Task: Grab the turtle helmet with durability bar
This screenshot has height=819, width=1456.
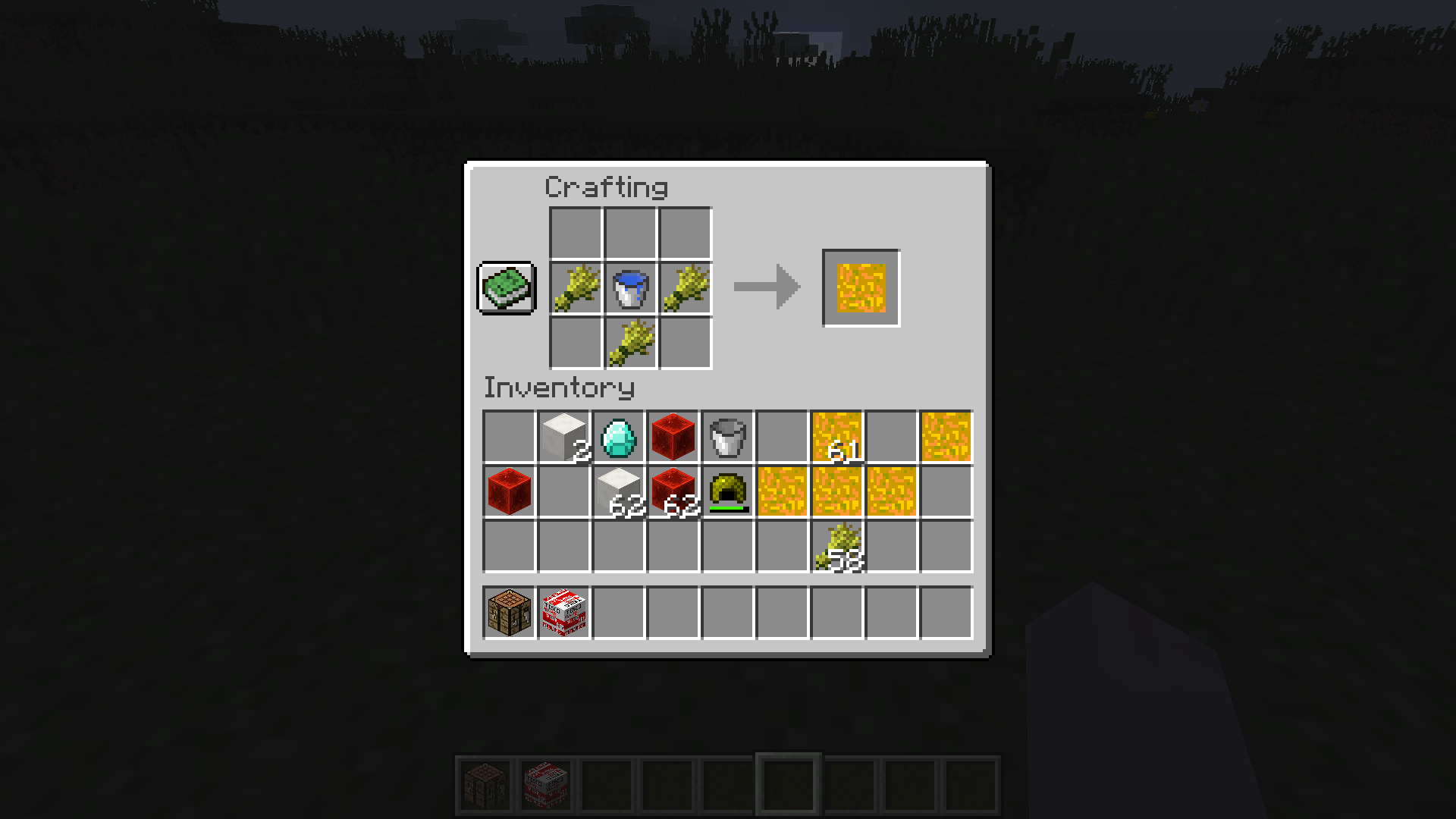Action: (x=729, y=490)
